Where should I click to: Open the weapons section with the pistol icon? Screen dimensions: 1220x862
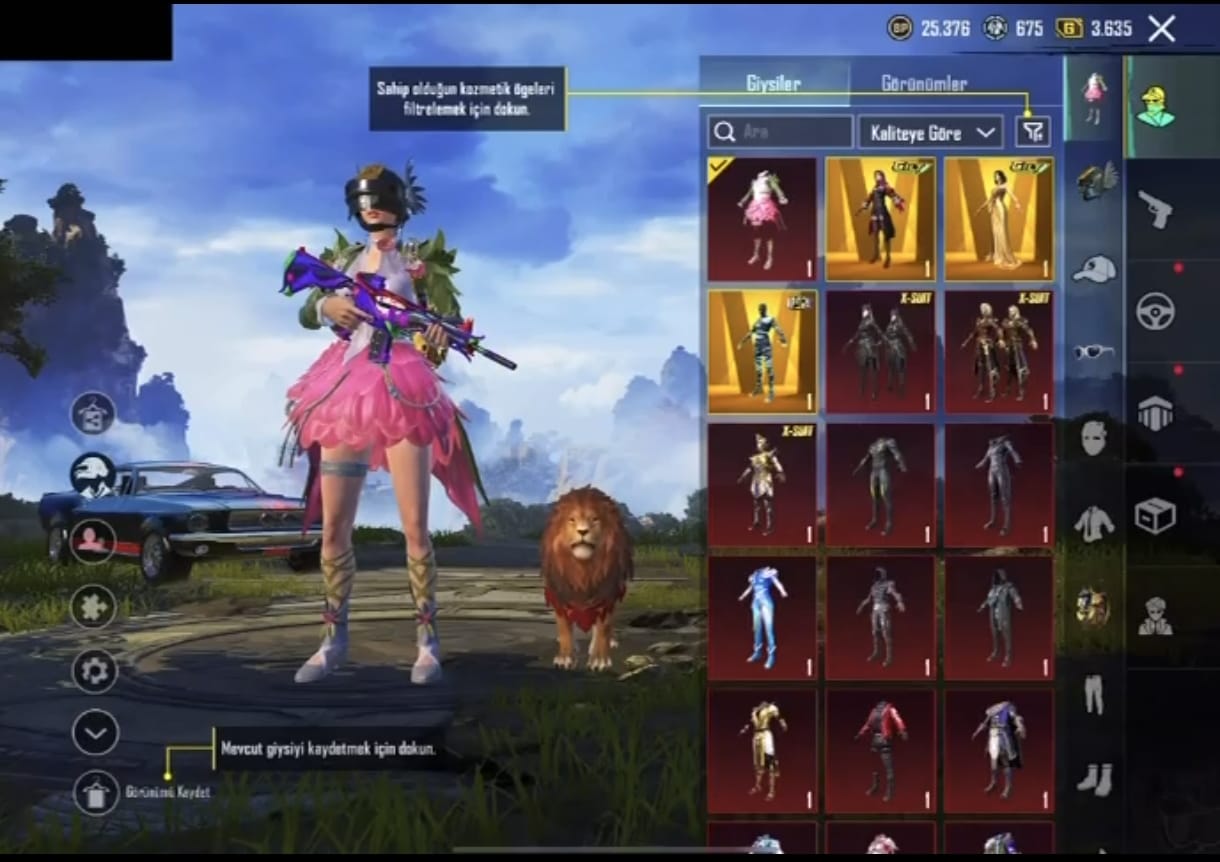[1155, 210]
